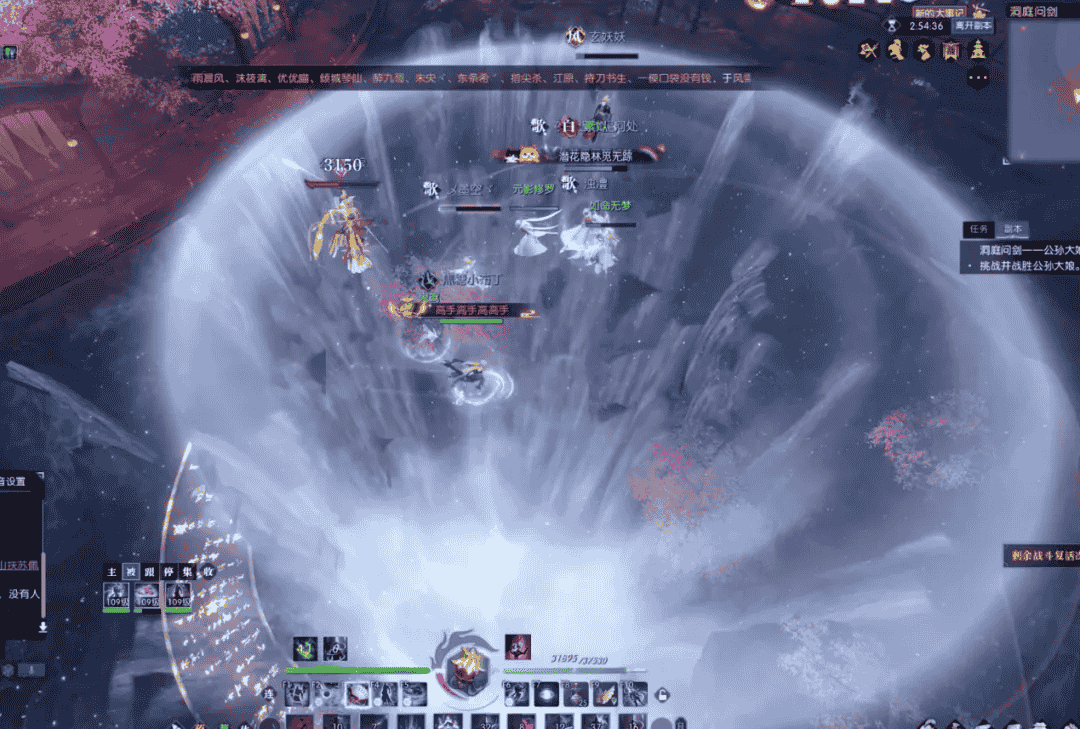Open the 洞庭问剑 minimap
Viewport: 1080px width, 729px height.
[x=1043, y=95]
